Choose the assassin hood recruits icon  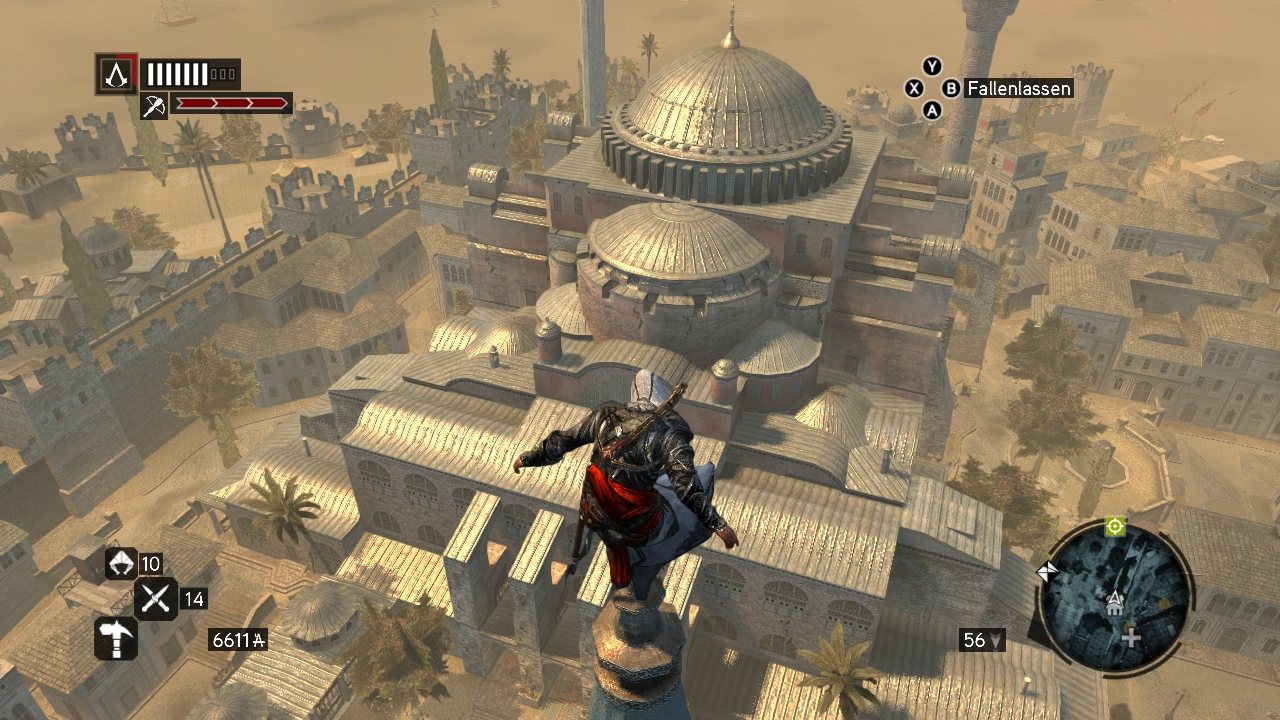(x=120, y=564)
